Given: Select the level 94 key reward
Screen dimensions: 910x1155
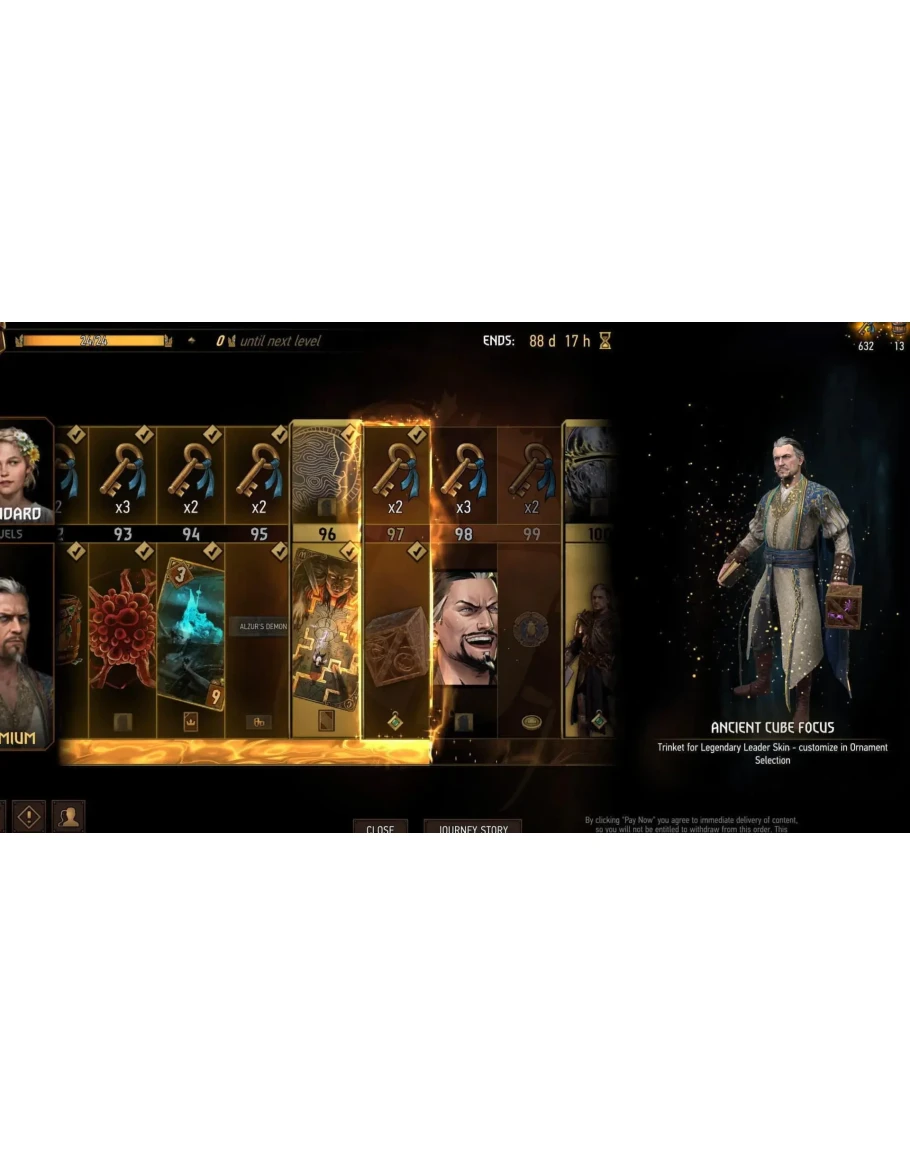Looking at the screenshot, I should (x=191, y=476).
